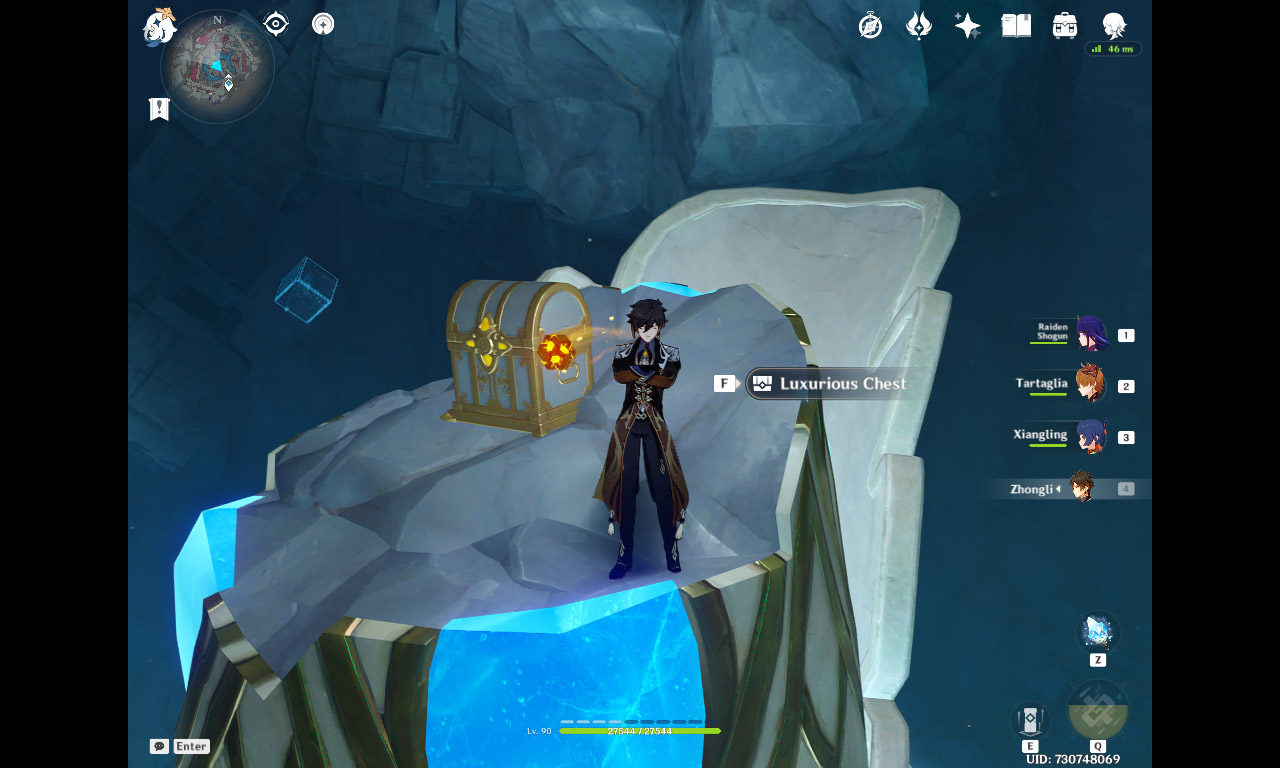Screen dimensions: 1280x768
Task: Open the Events overview star icon
Action: [966, 25]
